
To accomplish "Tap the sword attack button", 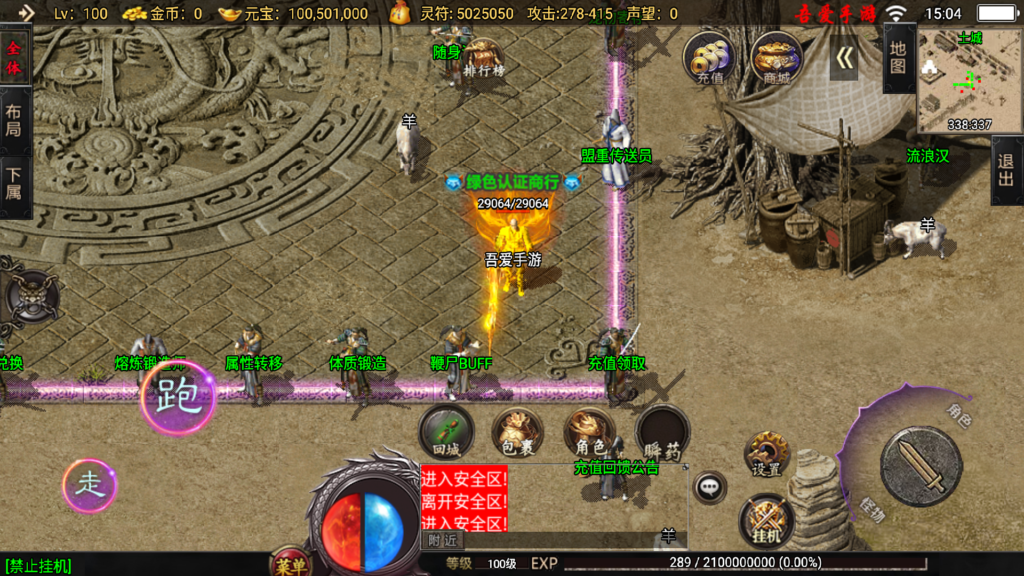I will tap(920, 467).
